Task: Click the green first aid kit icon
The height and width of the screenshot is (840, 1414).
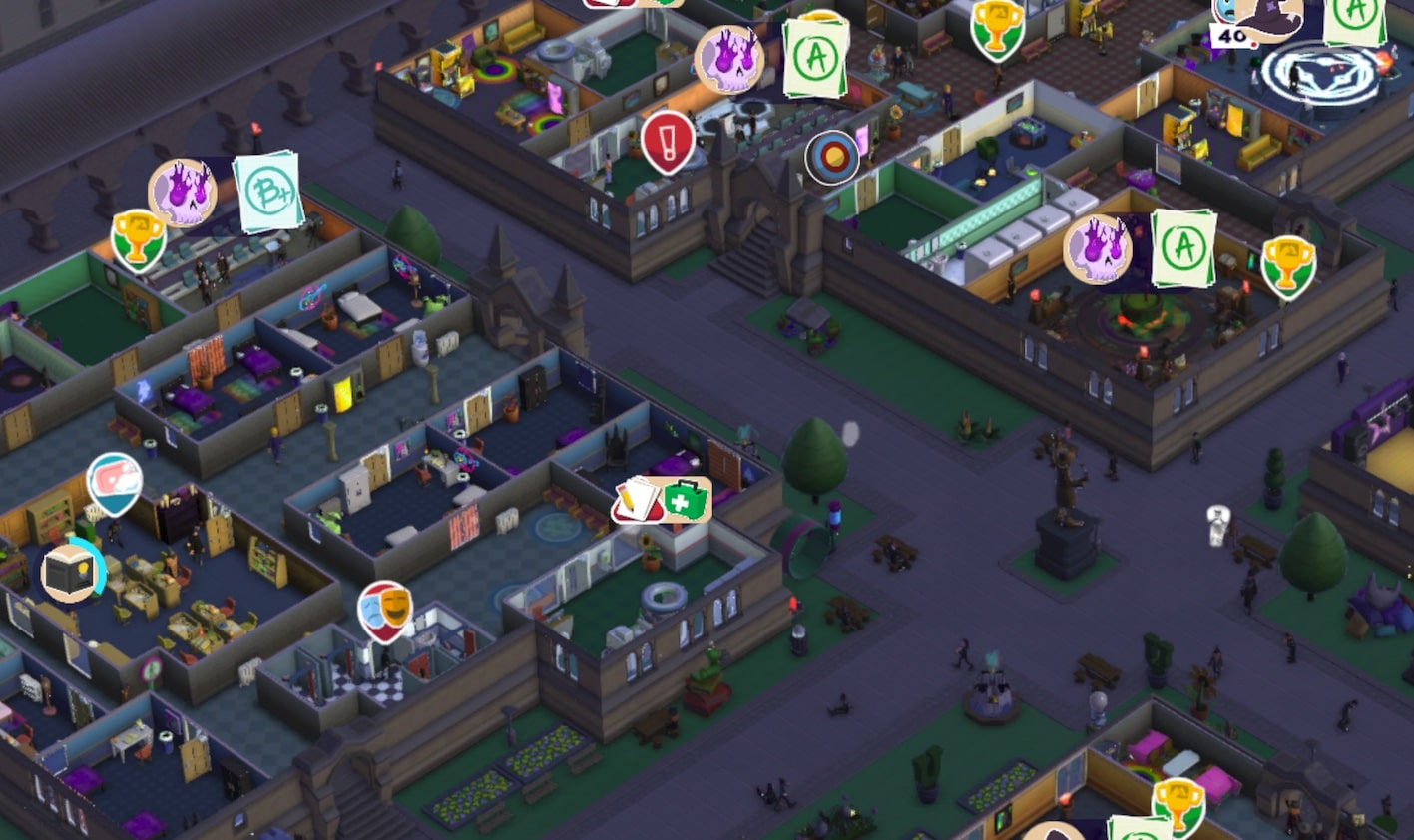Action: click(x=688, y=499)
